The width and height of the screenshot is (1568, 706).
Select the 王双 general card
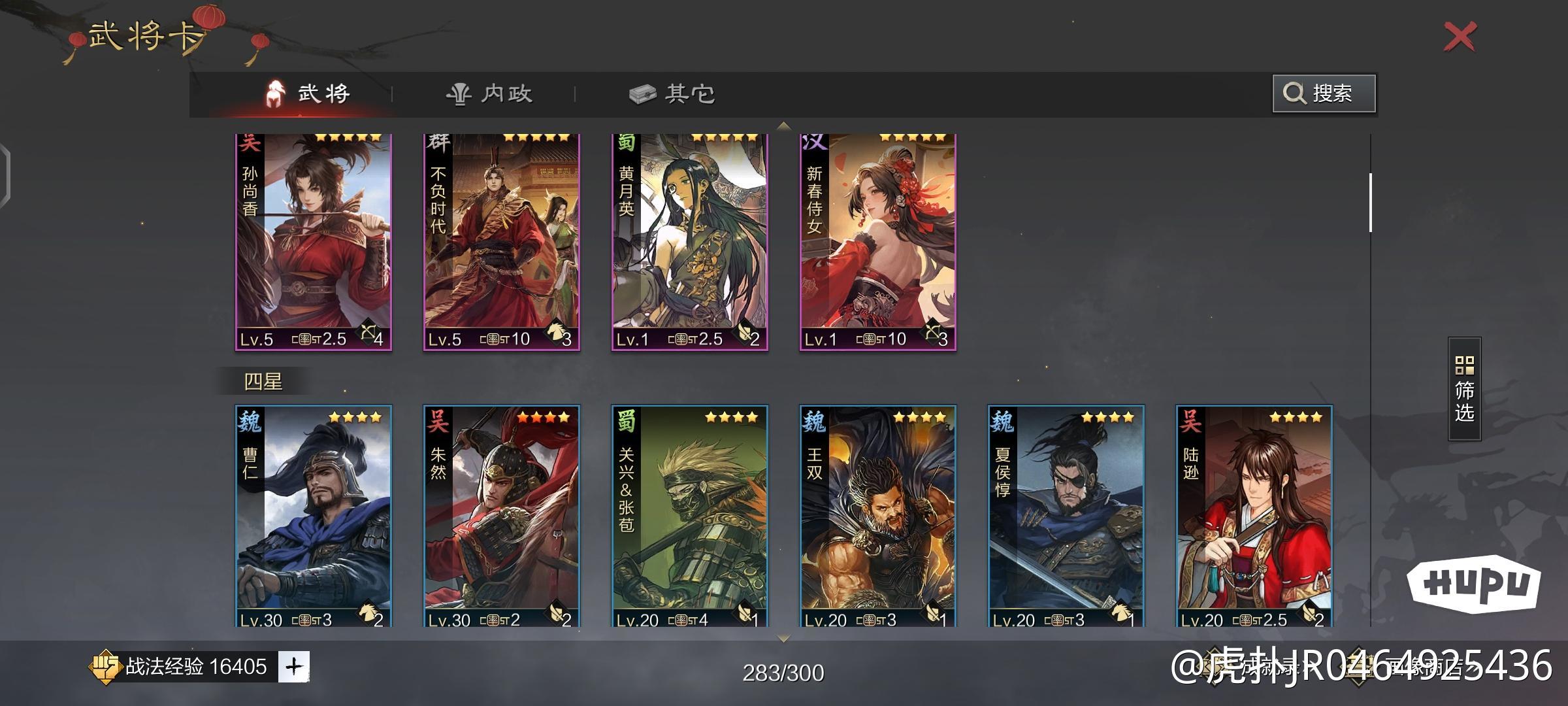click(878, 516)
